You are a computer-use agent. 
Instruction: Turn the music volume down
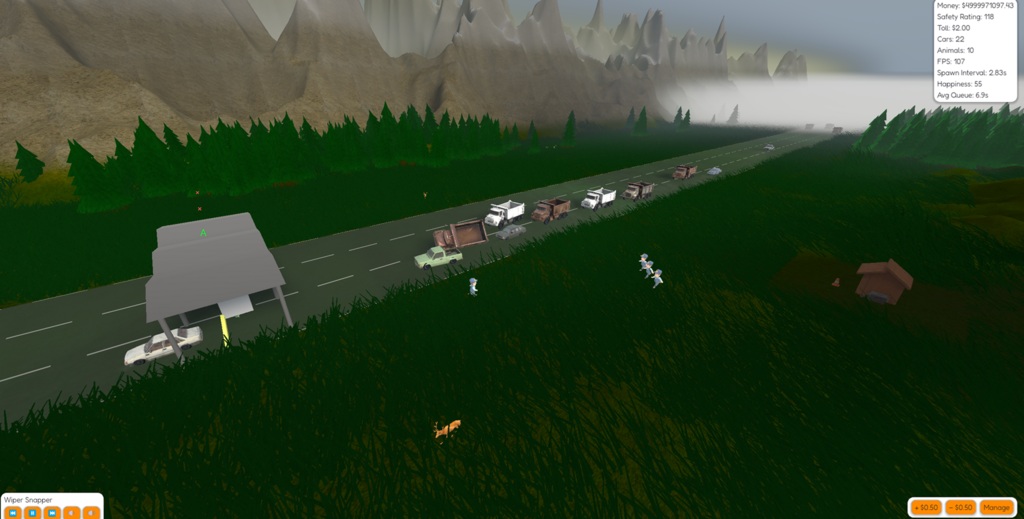pos(70,512)
